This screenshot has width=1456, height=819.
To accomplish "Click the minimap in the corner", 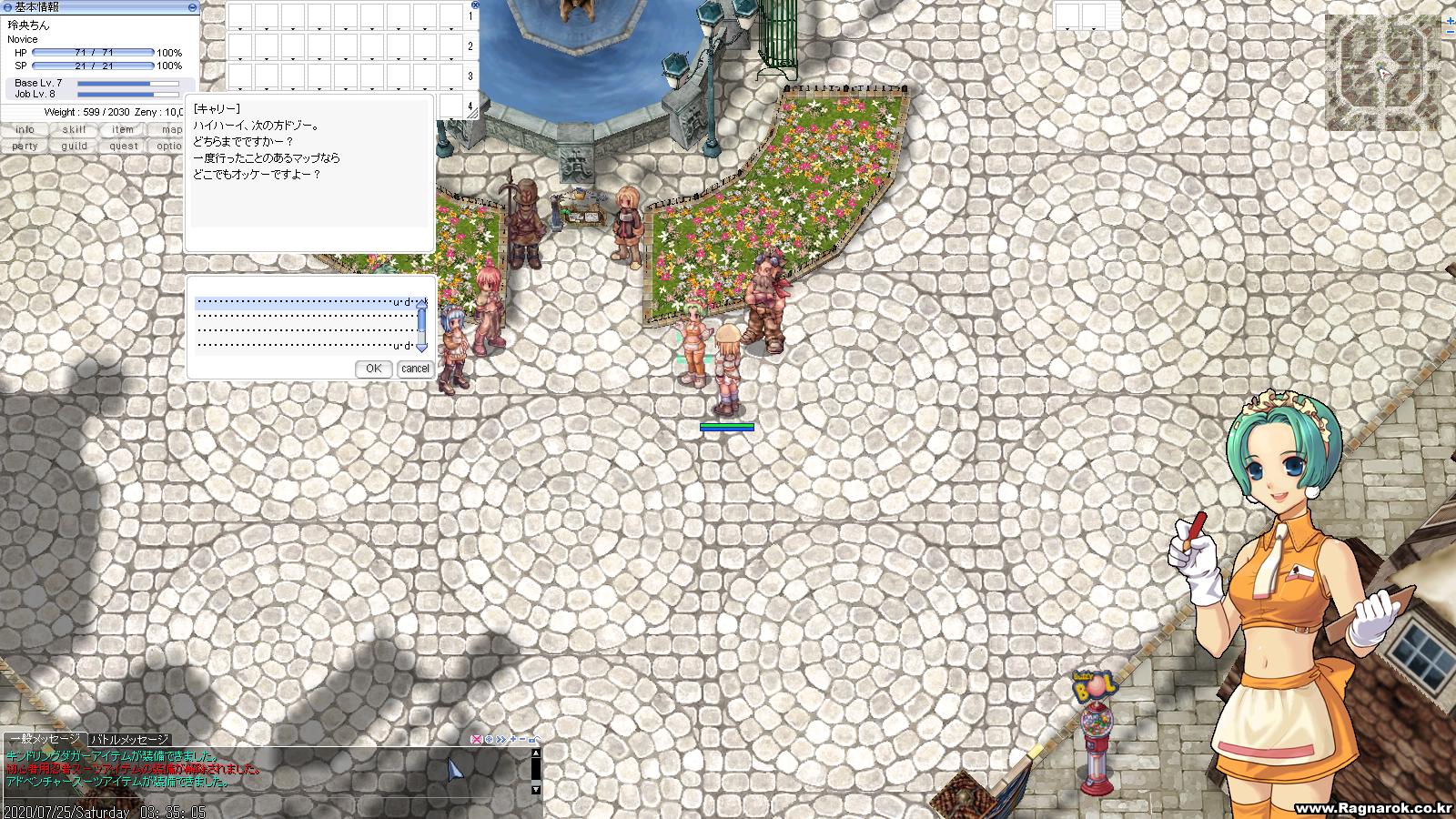I will pos(1383,73).
